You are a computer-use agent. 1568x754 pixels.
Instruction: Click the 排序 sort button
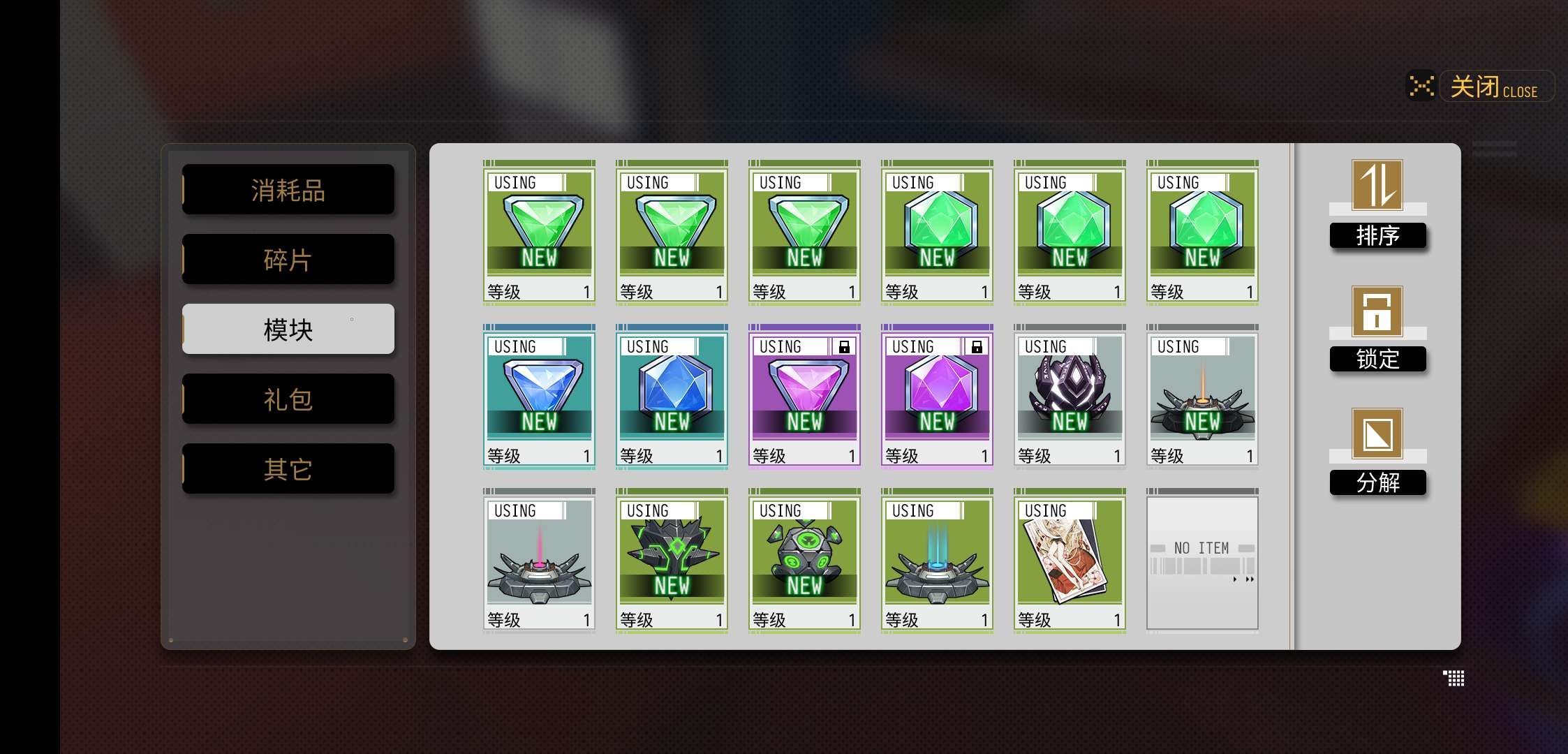pos(1377,205)
